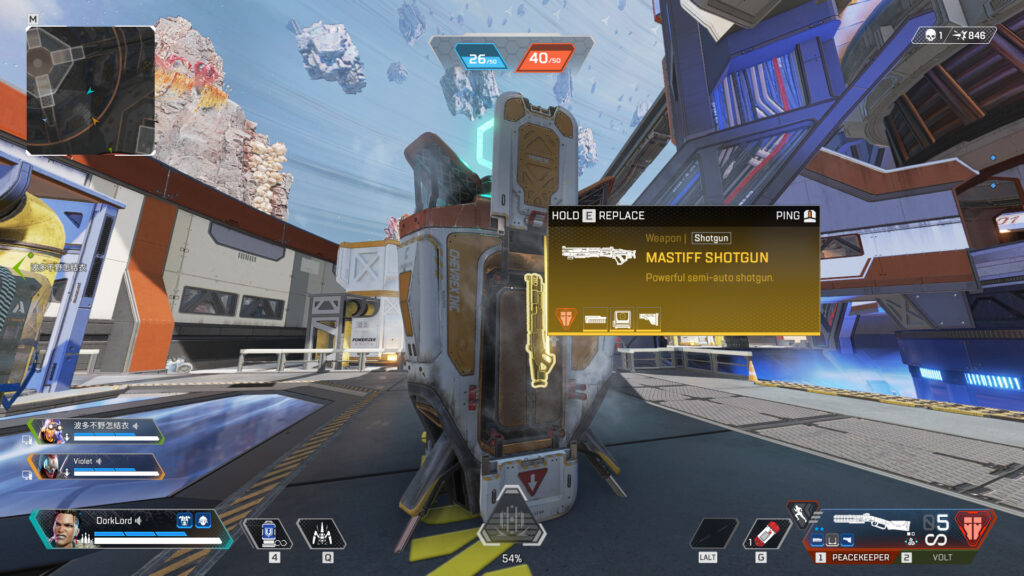1024x576 pixels.
Task: Select squadmate Violet's status card
Action: tap(98, 465)
